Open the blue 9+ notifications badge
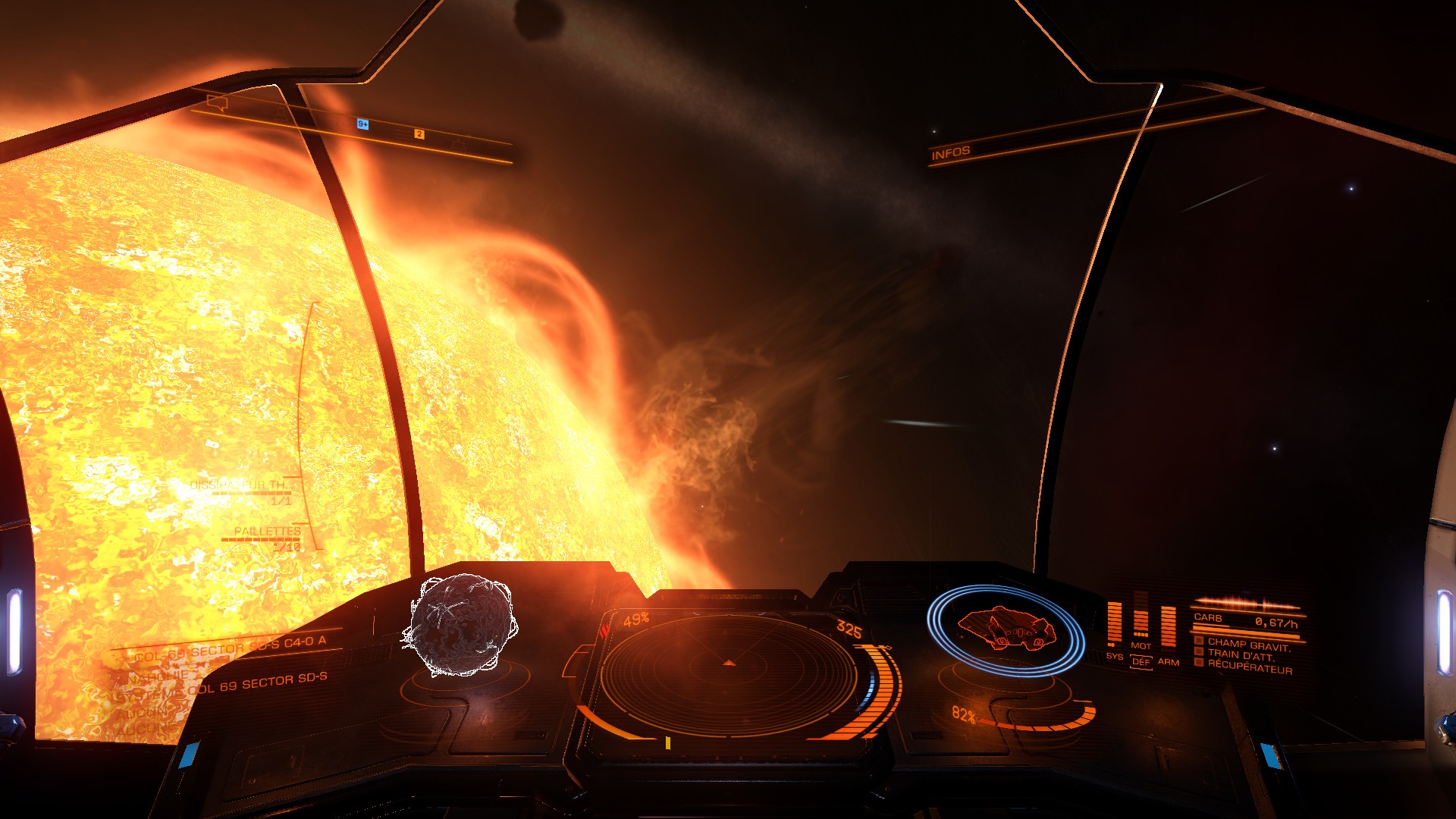1456x819 pixels. point(362,124)
